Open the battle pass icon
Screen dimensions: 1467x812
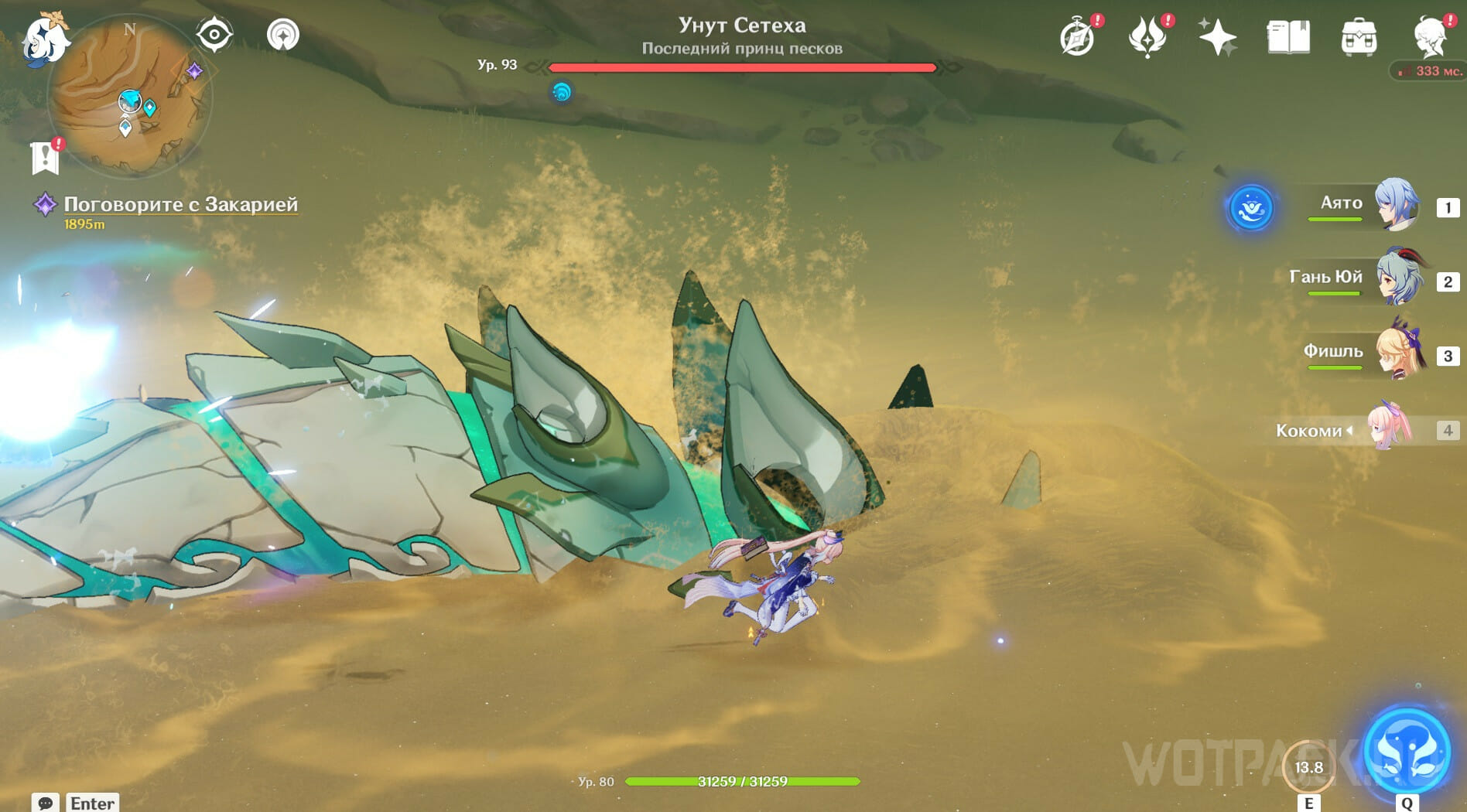click(1147, 37)
